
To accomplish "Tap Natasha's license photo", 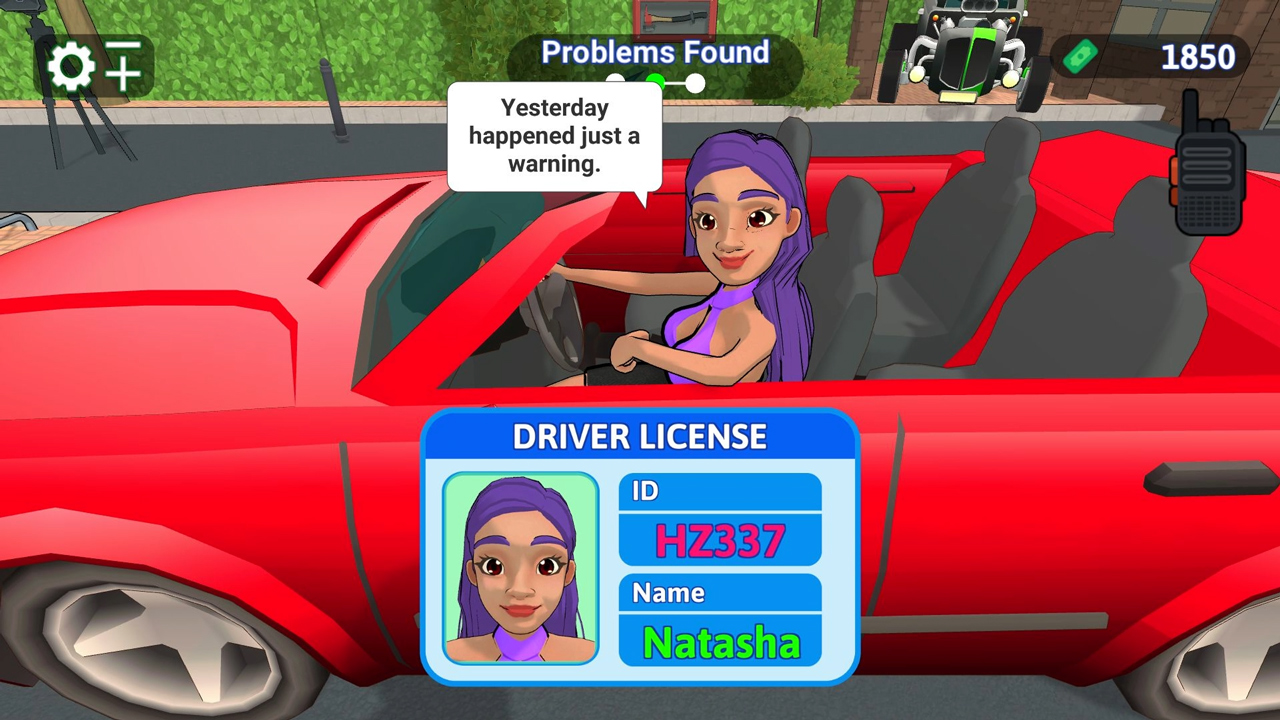I will point(521,570).
